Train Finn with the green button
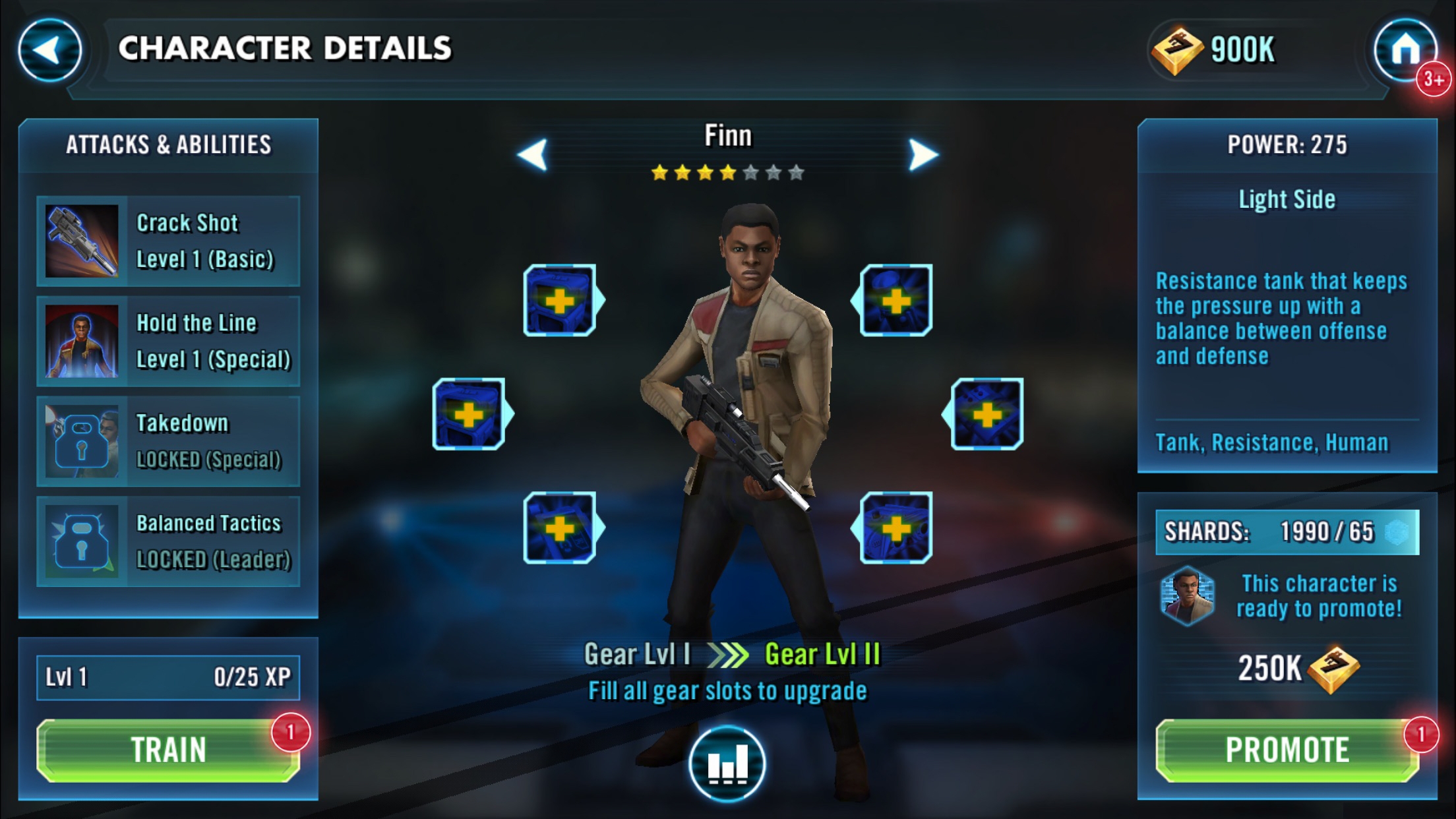The width and height of the screenshot is (1456, 819). click(x=167, y=750)
